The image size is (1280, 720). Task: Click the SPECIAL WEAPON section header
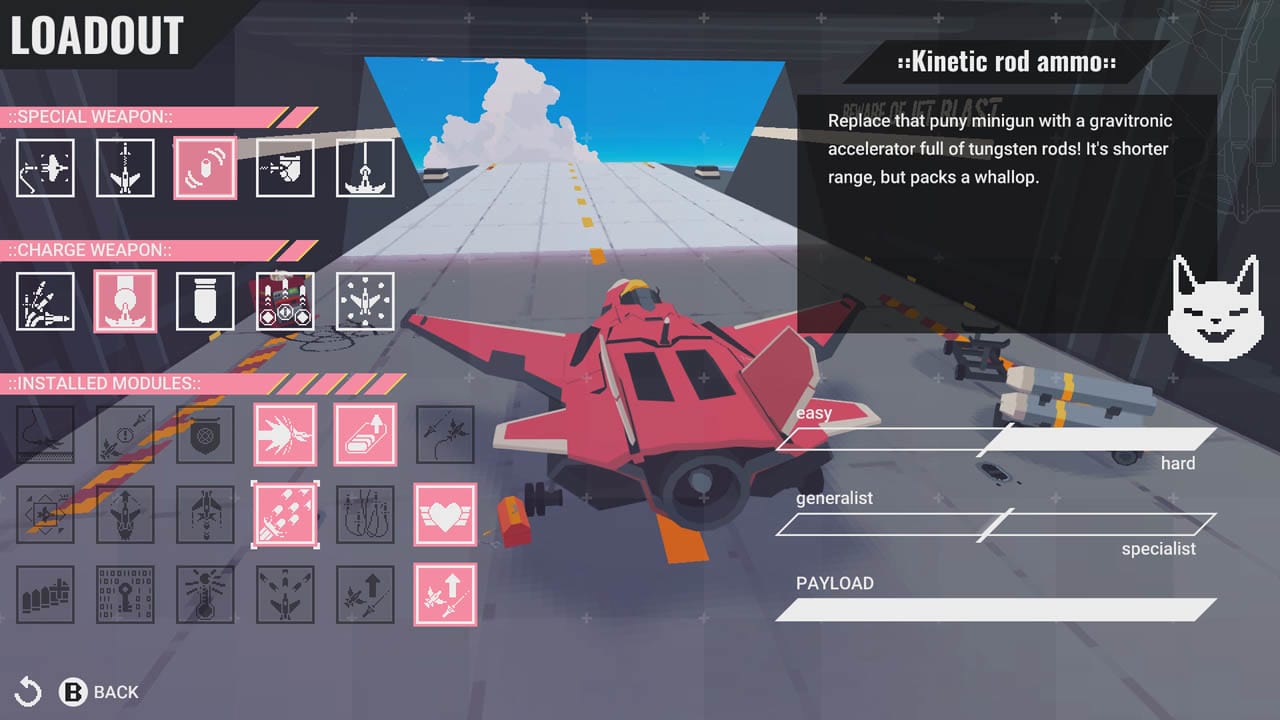pos(90,117)
